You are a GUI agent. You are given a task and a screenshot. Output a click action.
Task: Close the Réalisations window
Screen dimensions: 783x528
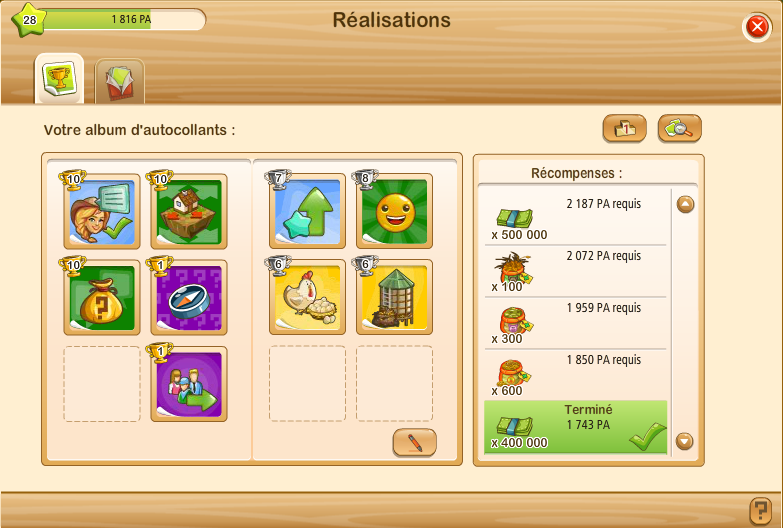click(757, 27)
